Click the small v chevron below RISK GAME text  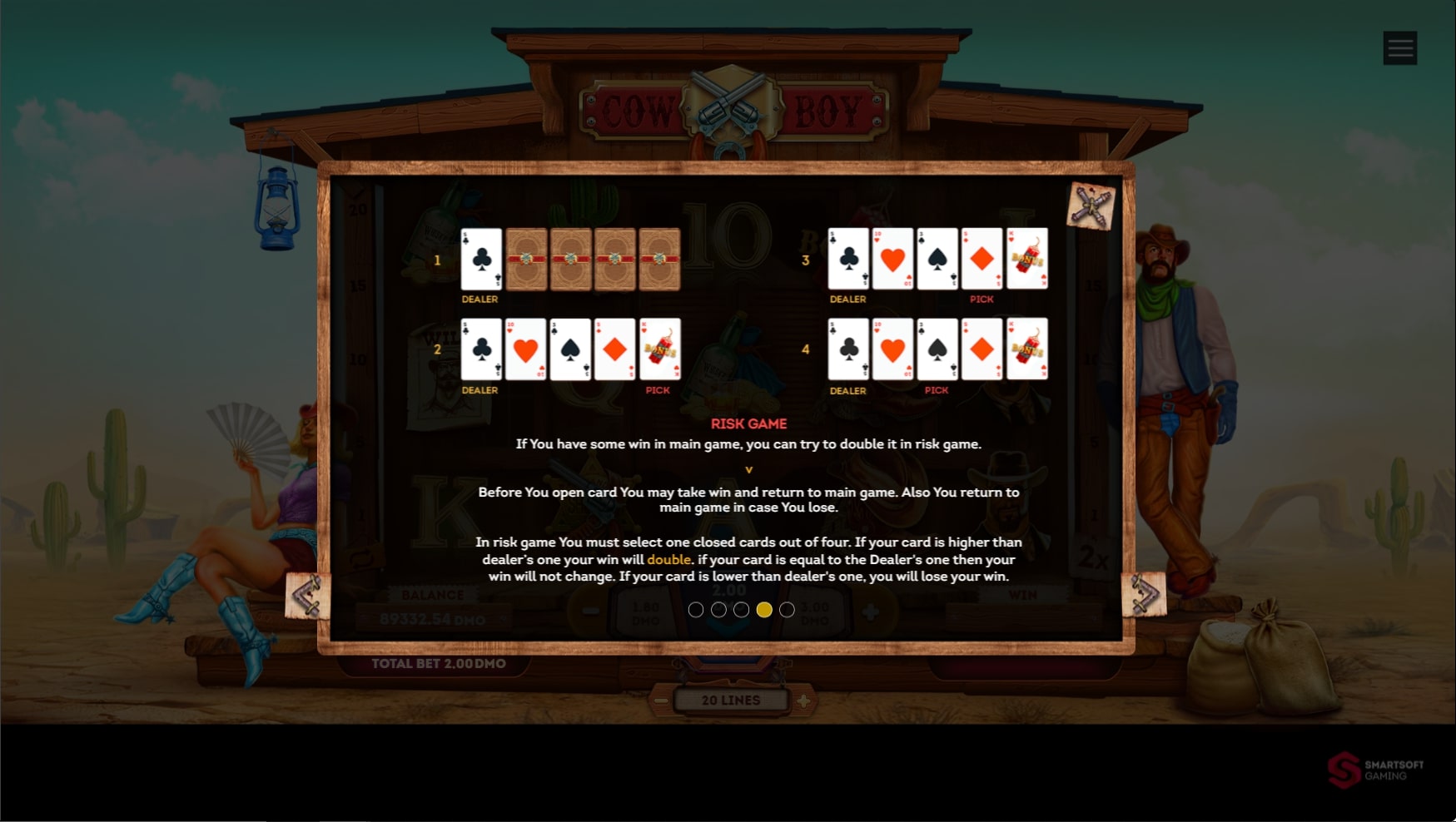[748, 468]
